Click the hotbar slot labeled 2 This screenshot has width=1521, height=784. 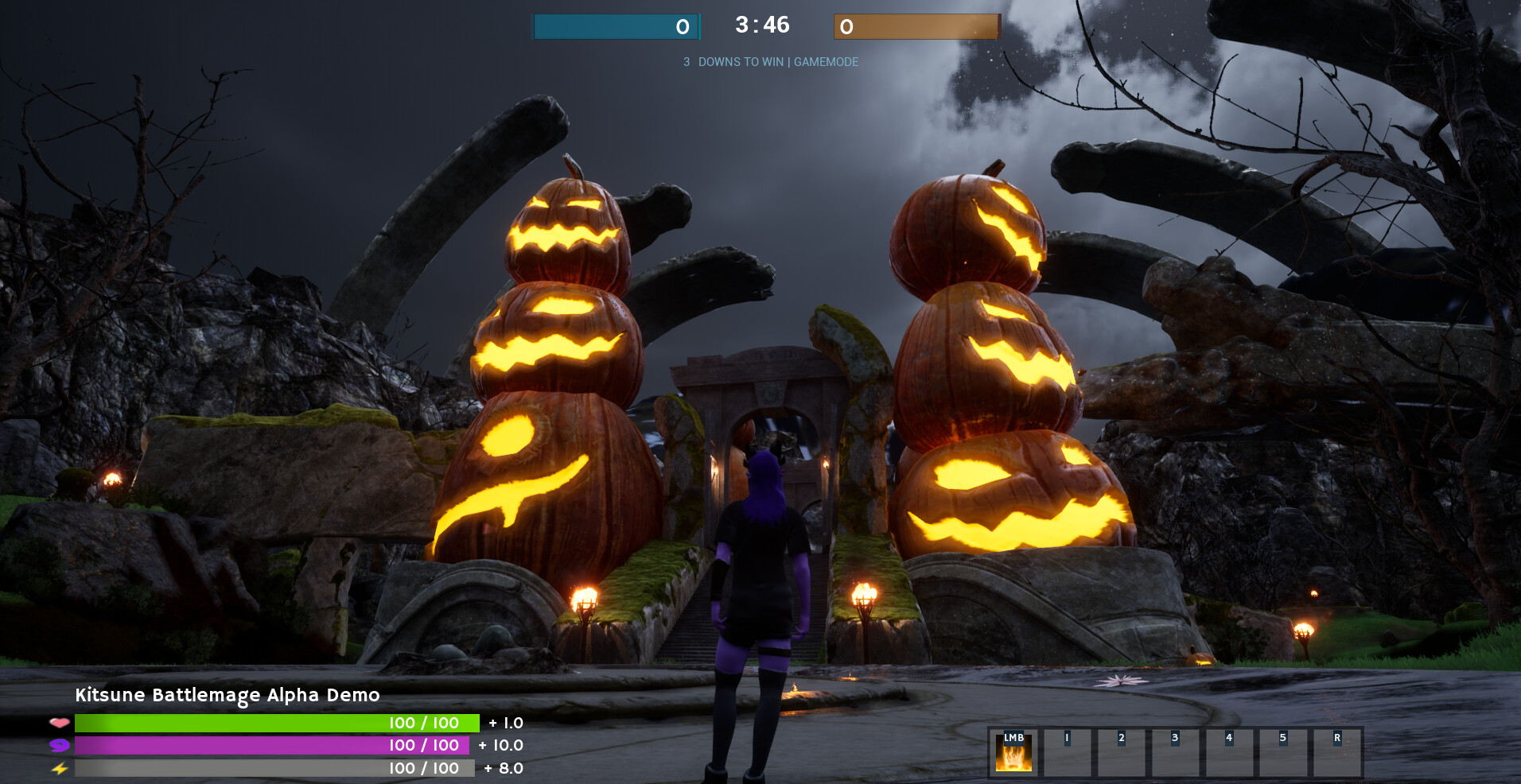[x=1122, y=751]
